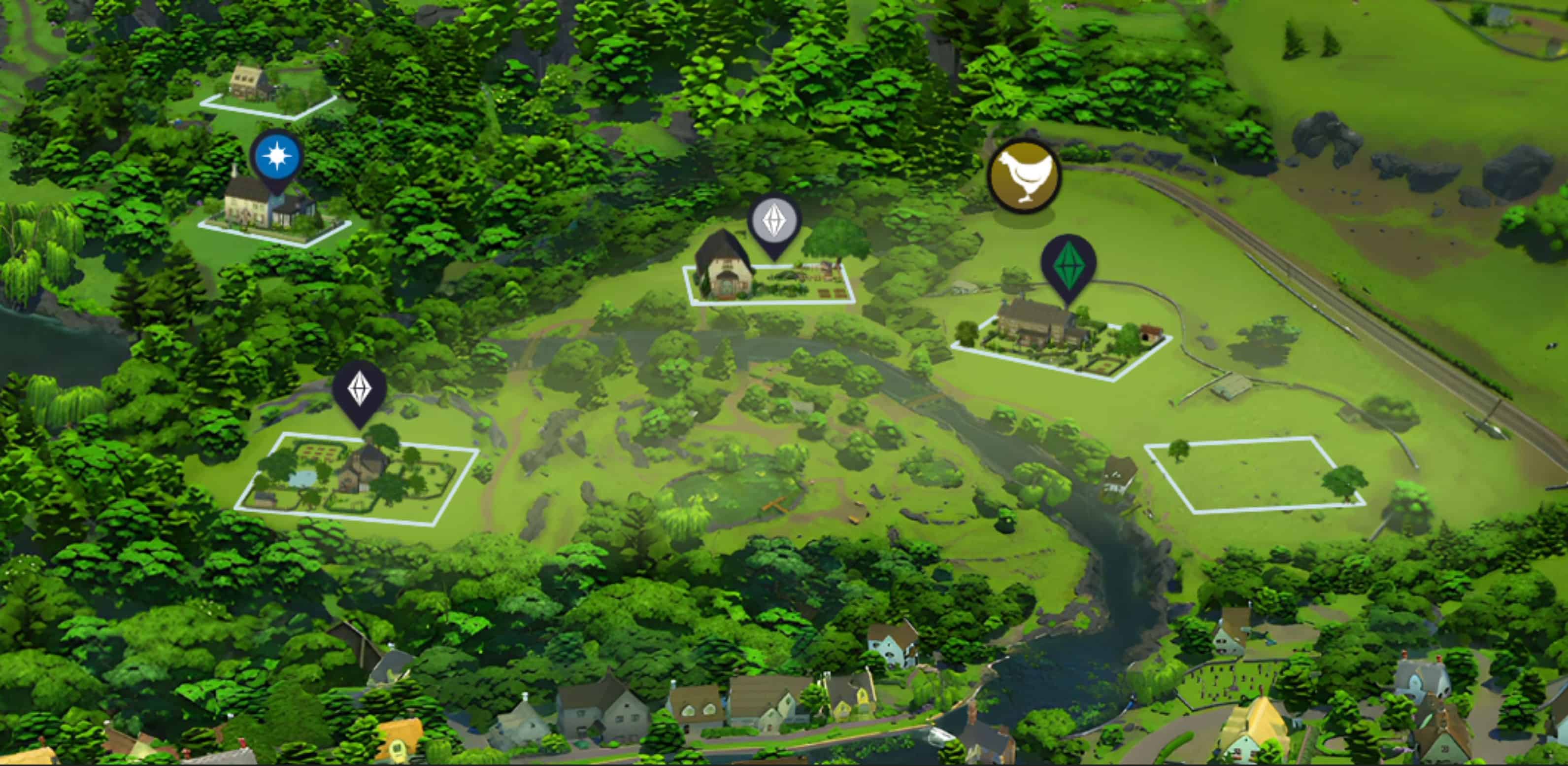
Task: Select the dark pin with white plumbob
Action: (x=359, y=390)
